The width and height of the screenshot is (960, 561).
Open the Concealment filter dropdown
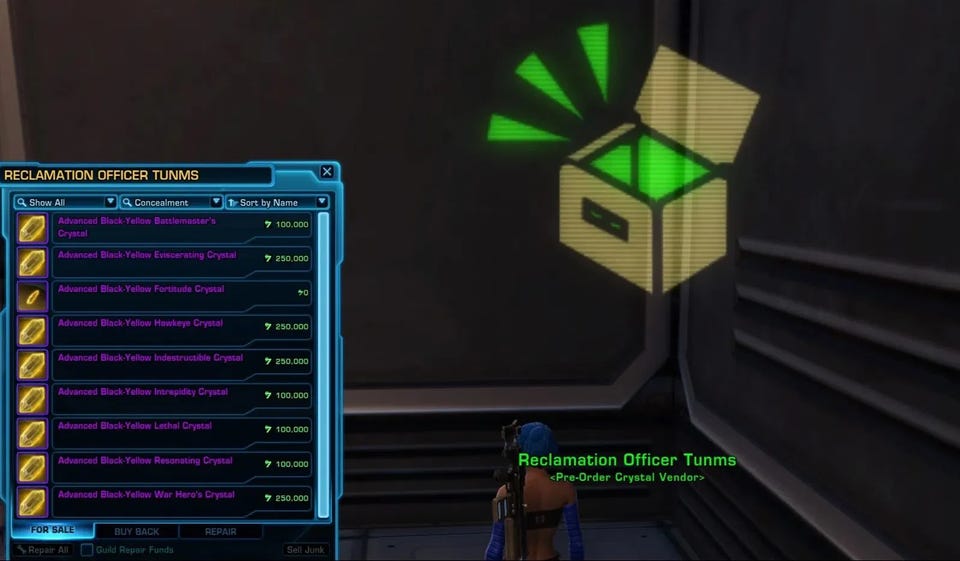click(171, 202)
